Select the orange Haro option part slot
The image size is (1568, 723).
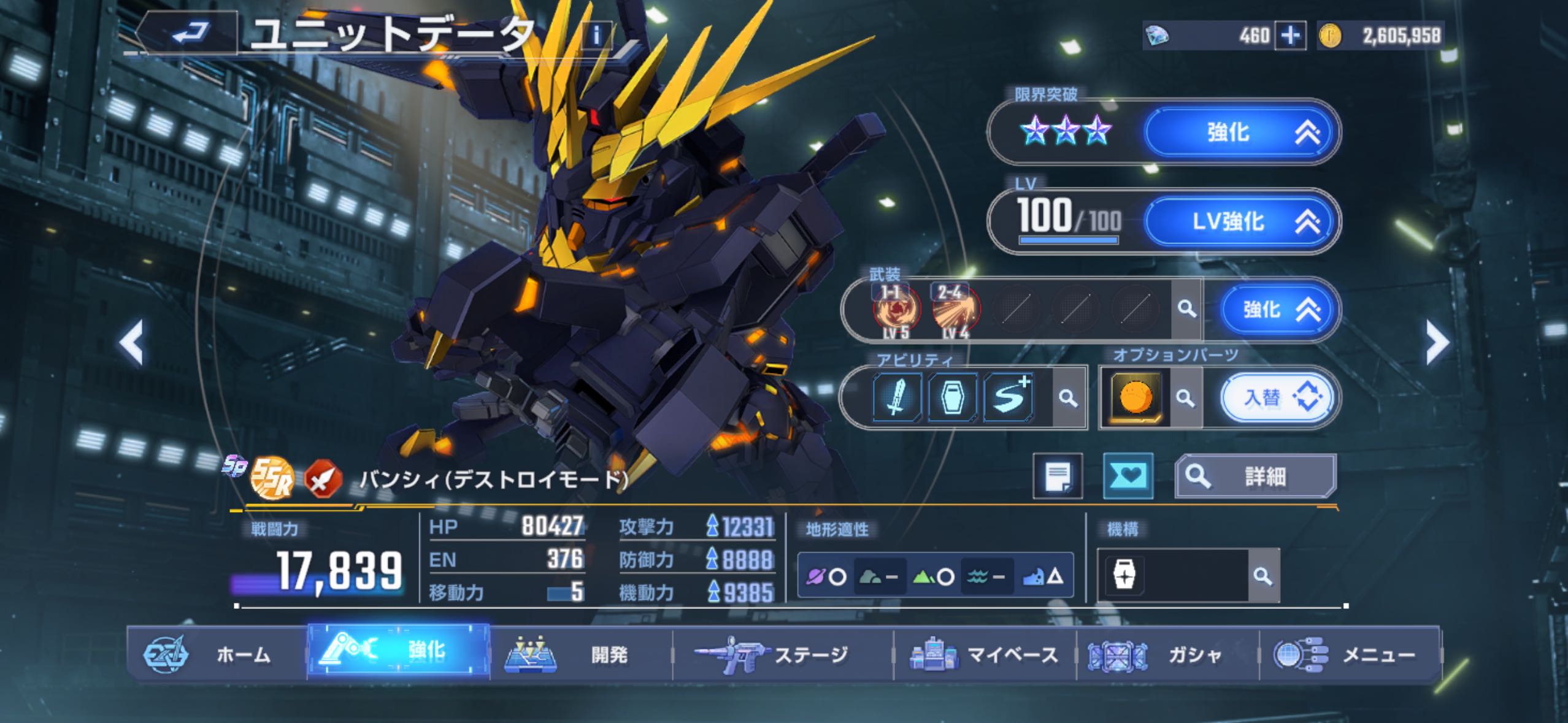coord(1135,398)
